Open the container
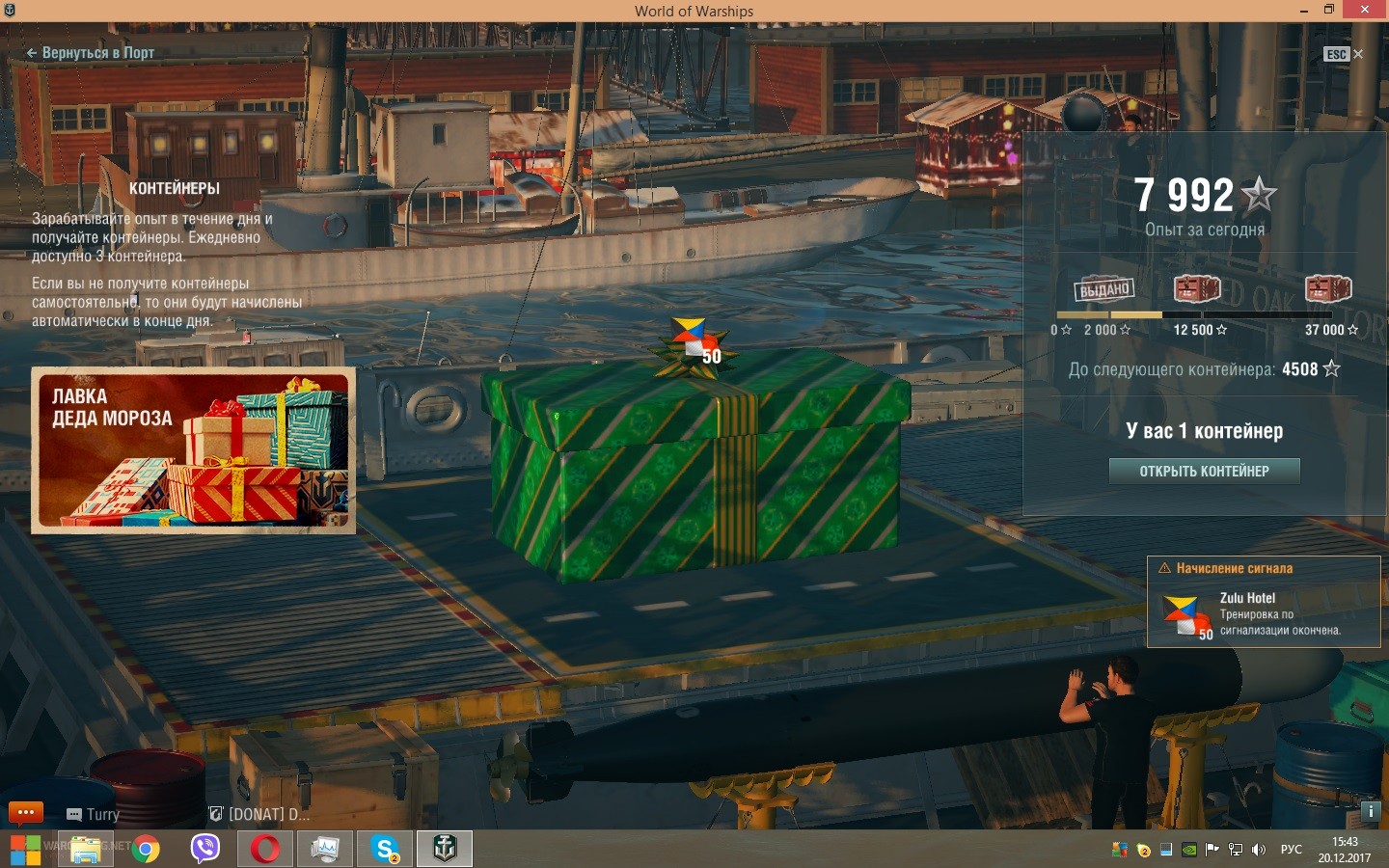1389x868 pixels. pos(1204,471)
